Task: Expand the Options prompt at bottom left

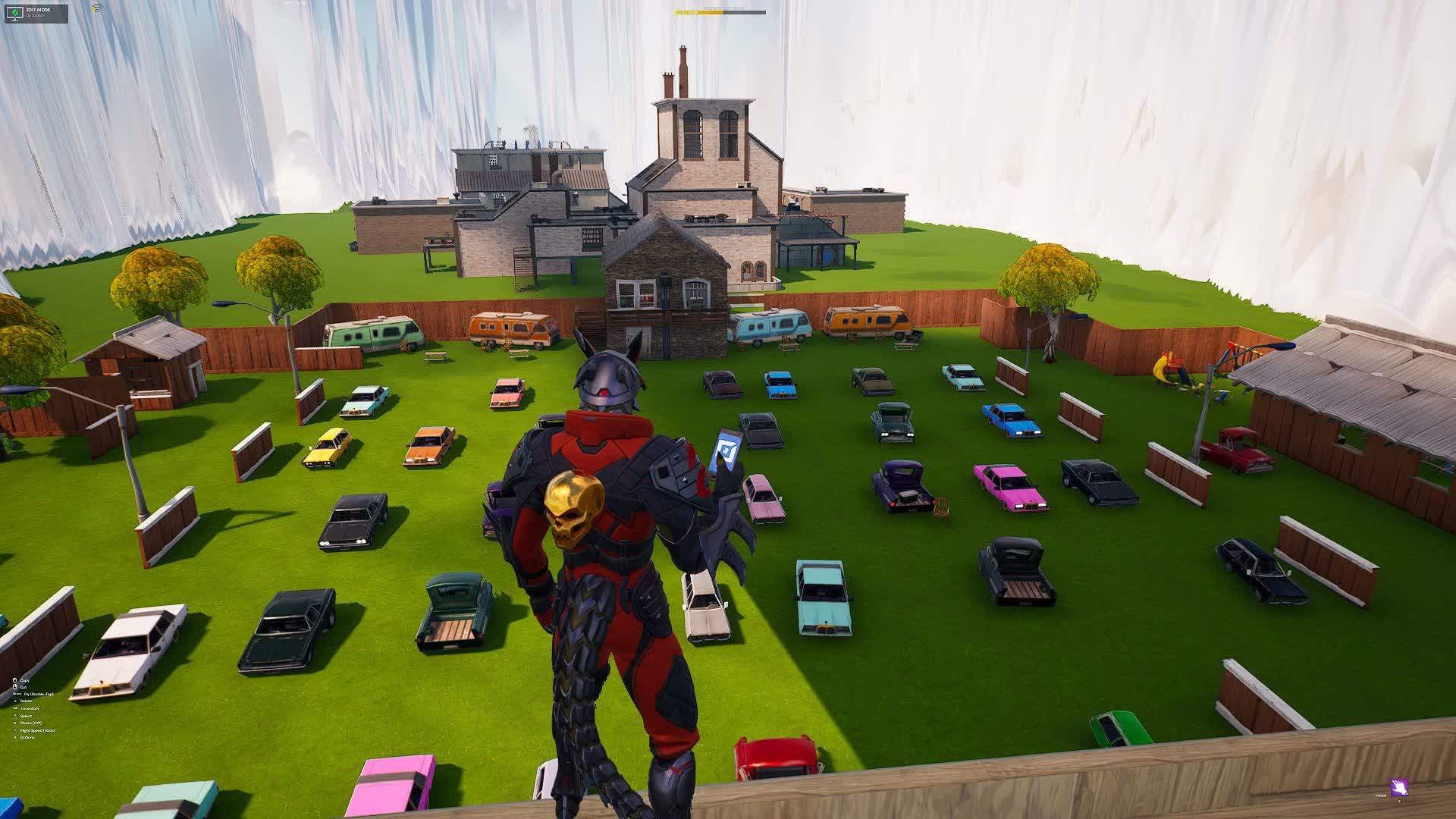Action: click(27, 738)
